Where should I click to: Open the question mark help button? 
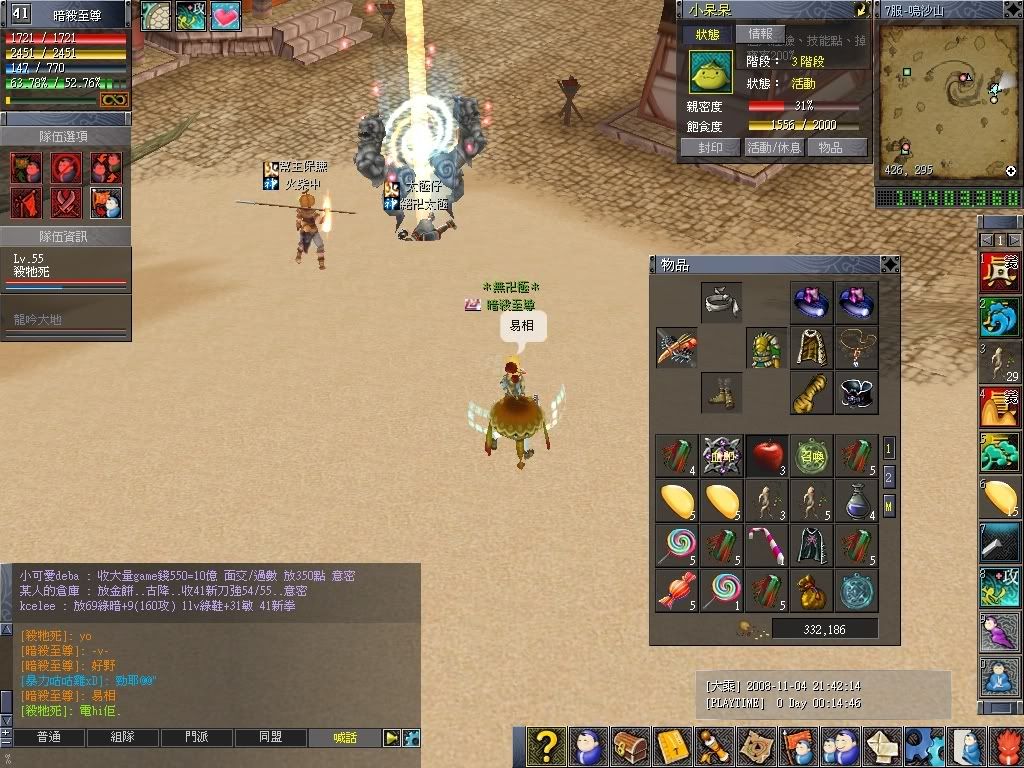pos(545,747)
